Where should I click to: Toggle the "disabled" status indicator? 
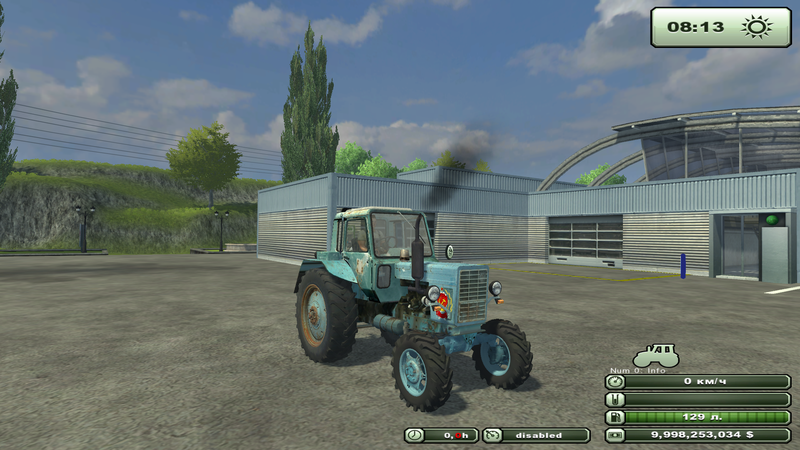[536, 435]
